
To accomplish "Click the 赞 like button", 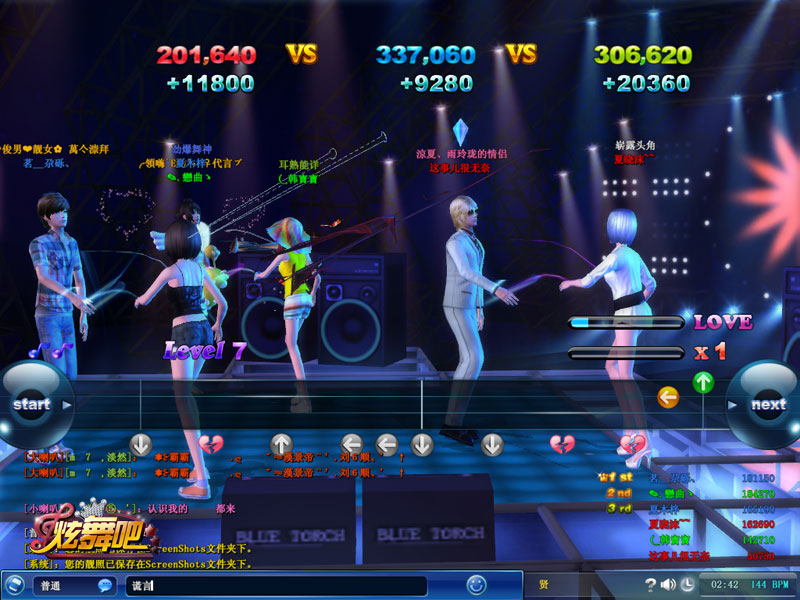I will pyautogui.click(x=543, y=584).
